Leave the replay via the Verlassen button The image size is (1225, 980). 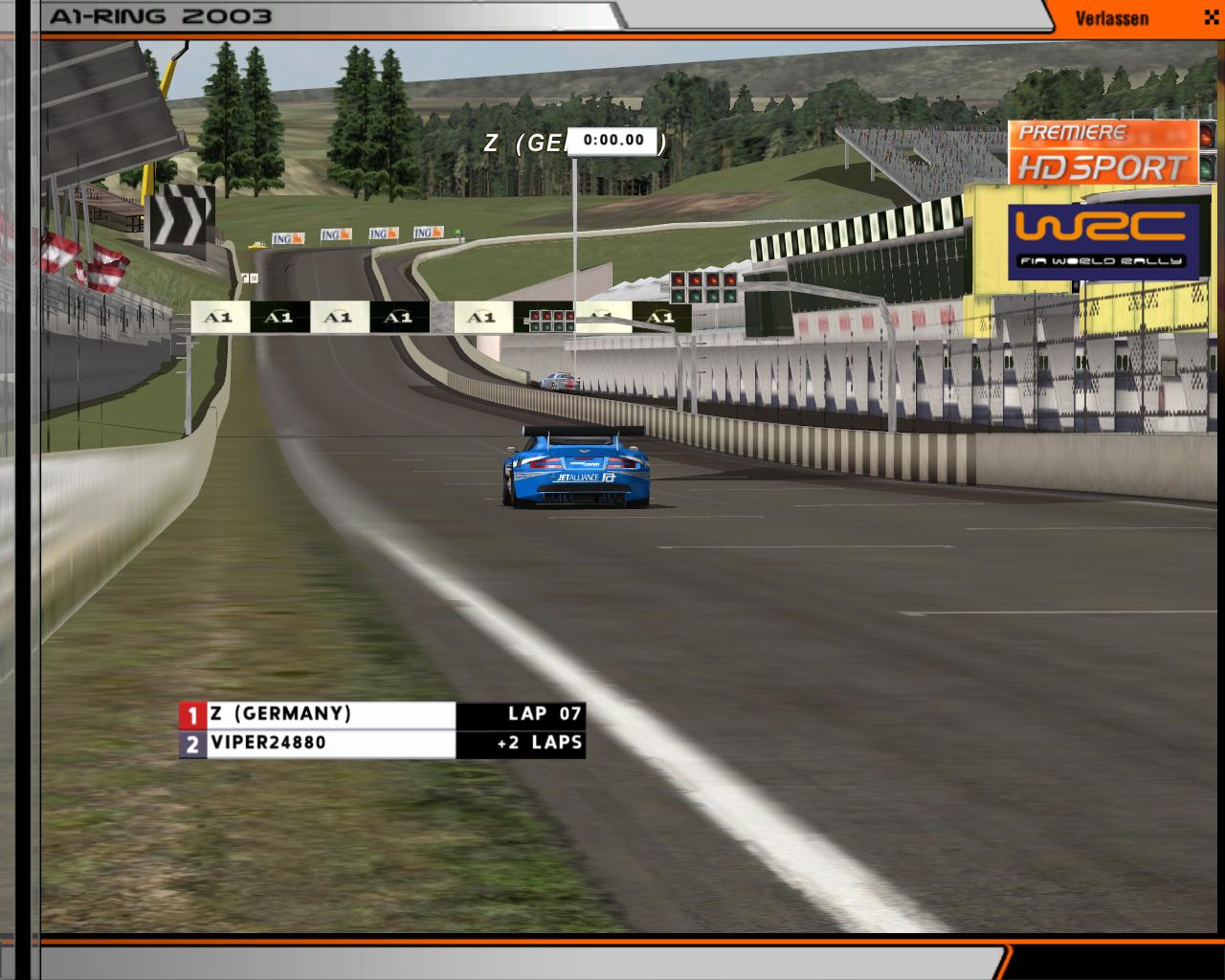[1112, 18]
